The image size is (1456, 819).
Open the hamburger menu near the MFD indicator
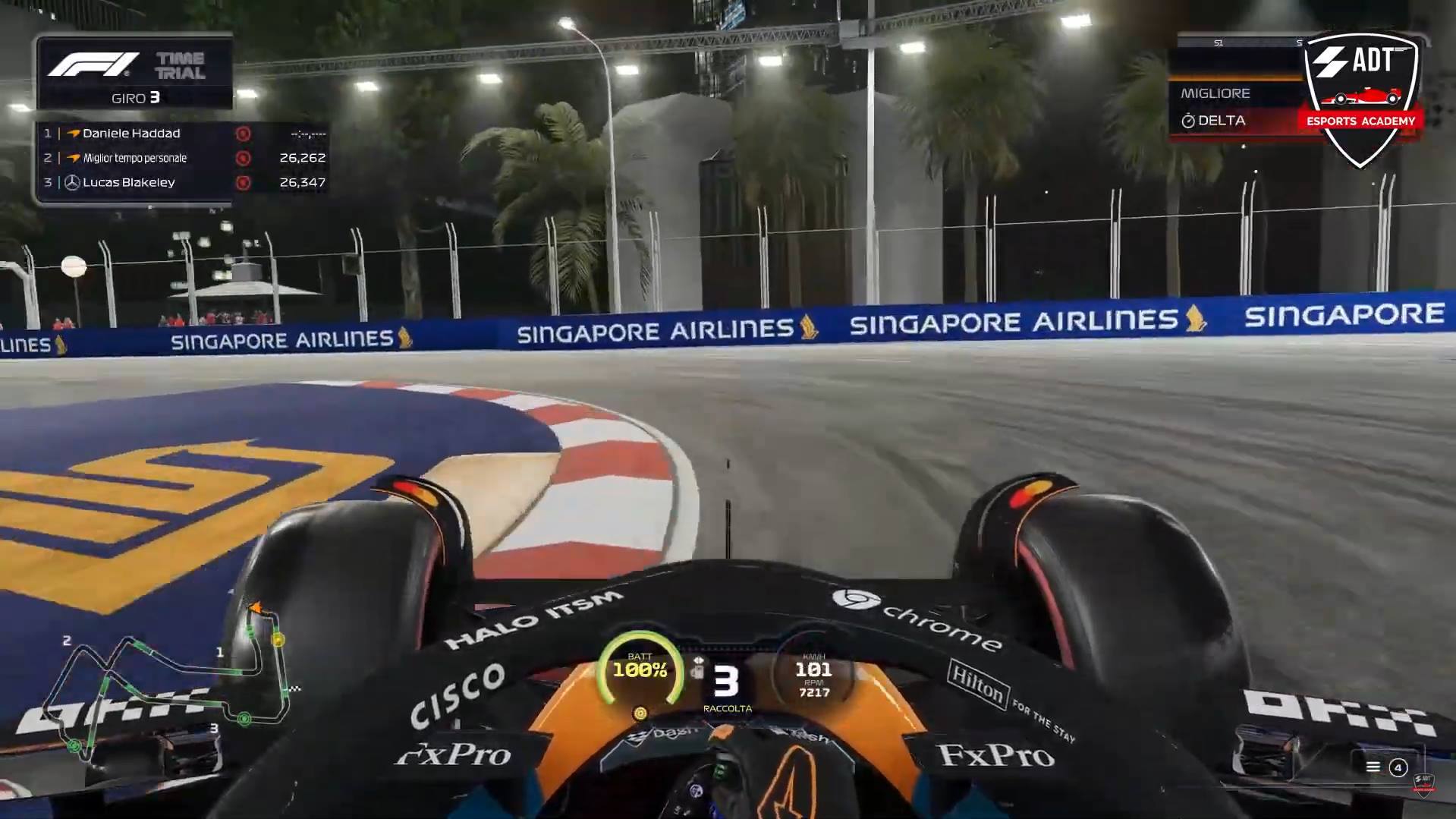point(1373,767)
